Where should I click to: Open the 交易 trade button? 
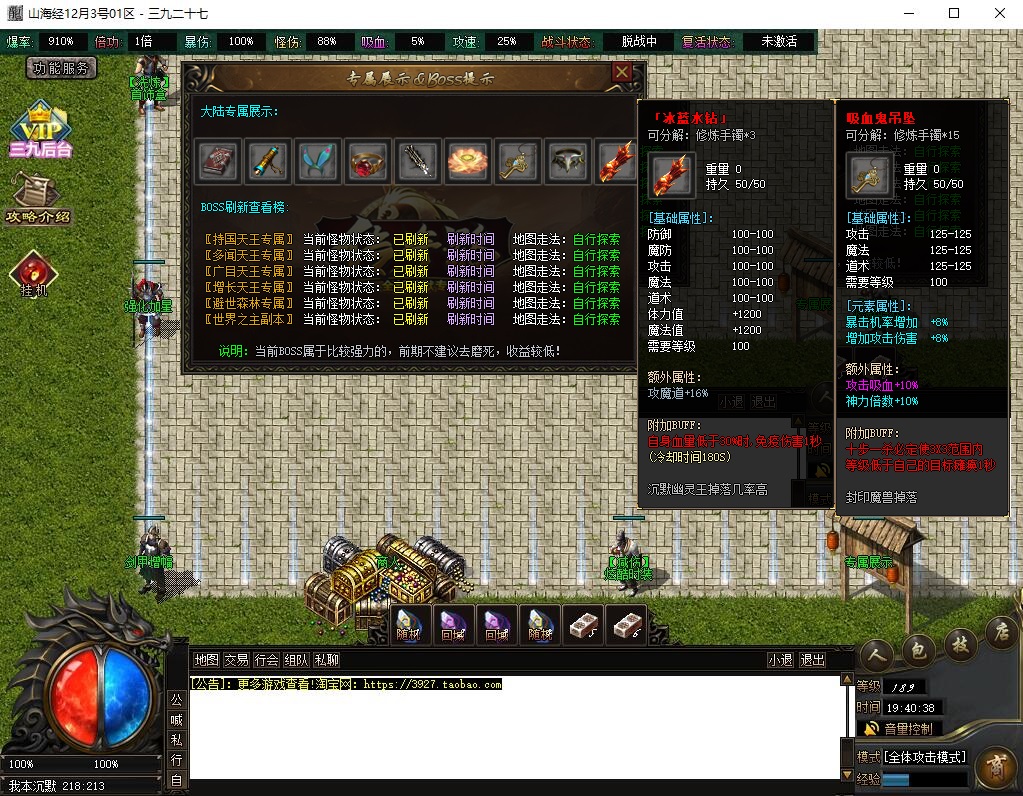pos(236,660)
